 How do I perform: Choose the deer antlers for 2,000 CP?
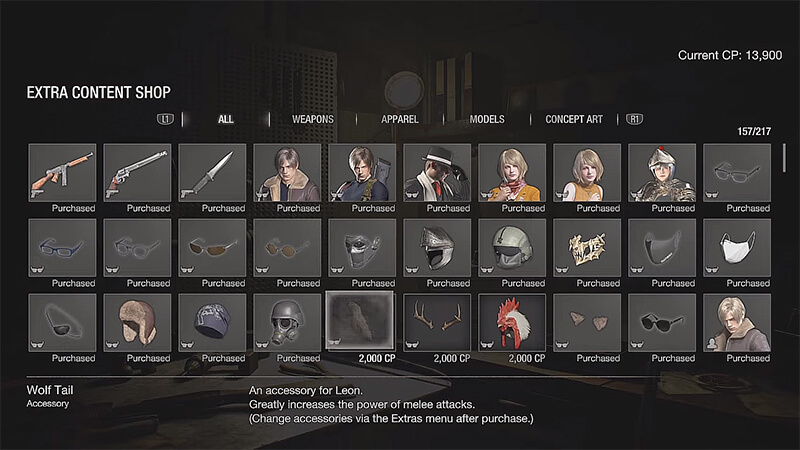[x=437, y=324]
